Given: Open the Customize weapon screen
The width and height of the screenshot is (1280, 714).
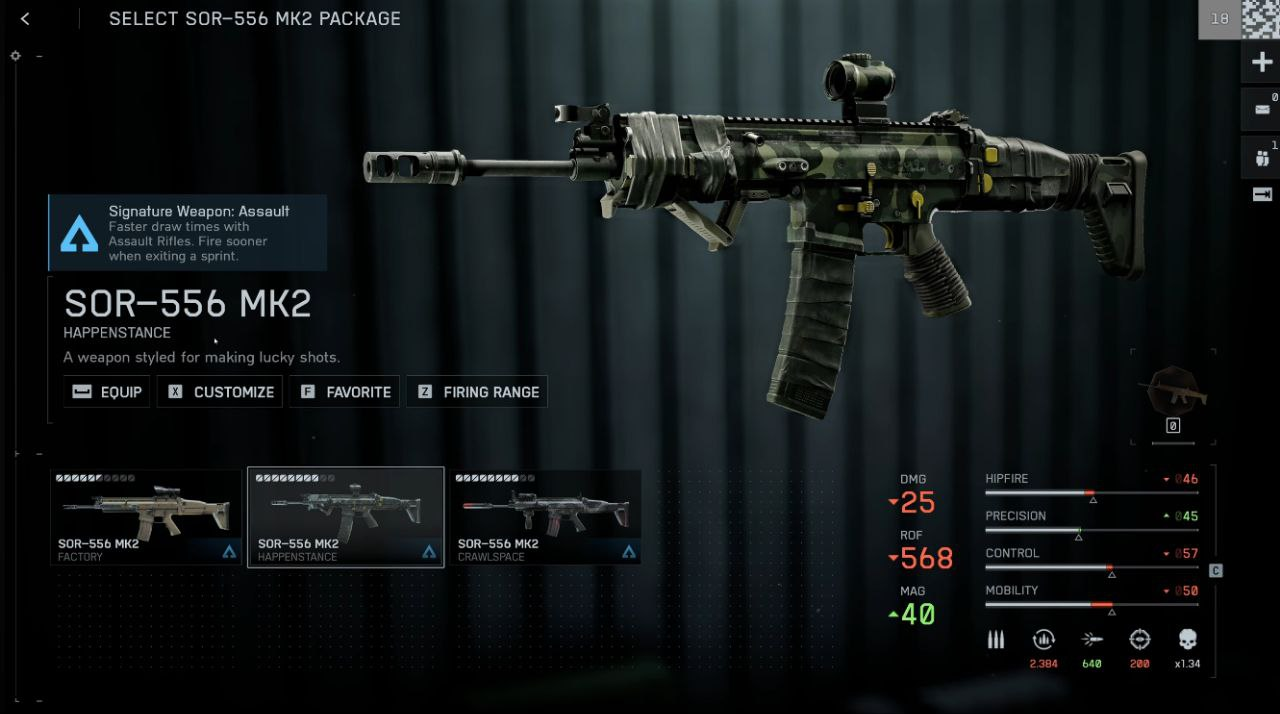Looking at the screenshot, I should [x=220, y=392].
